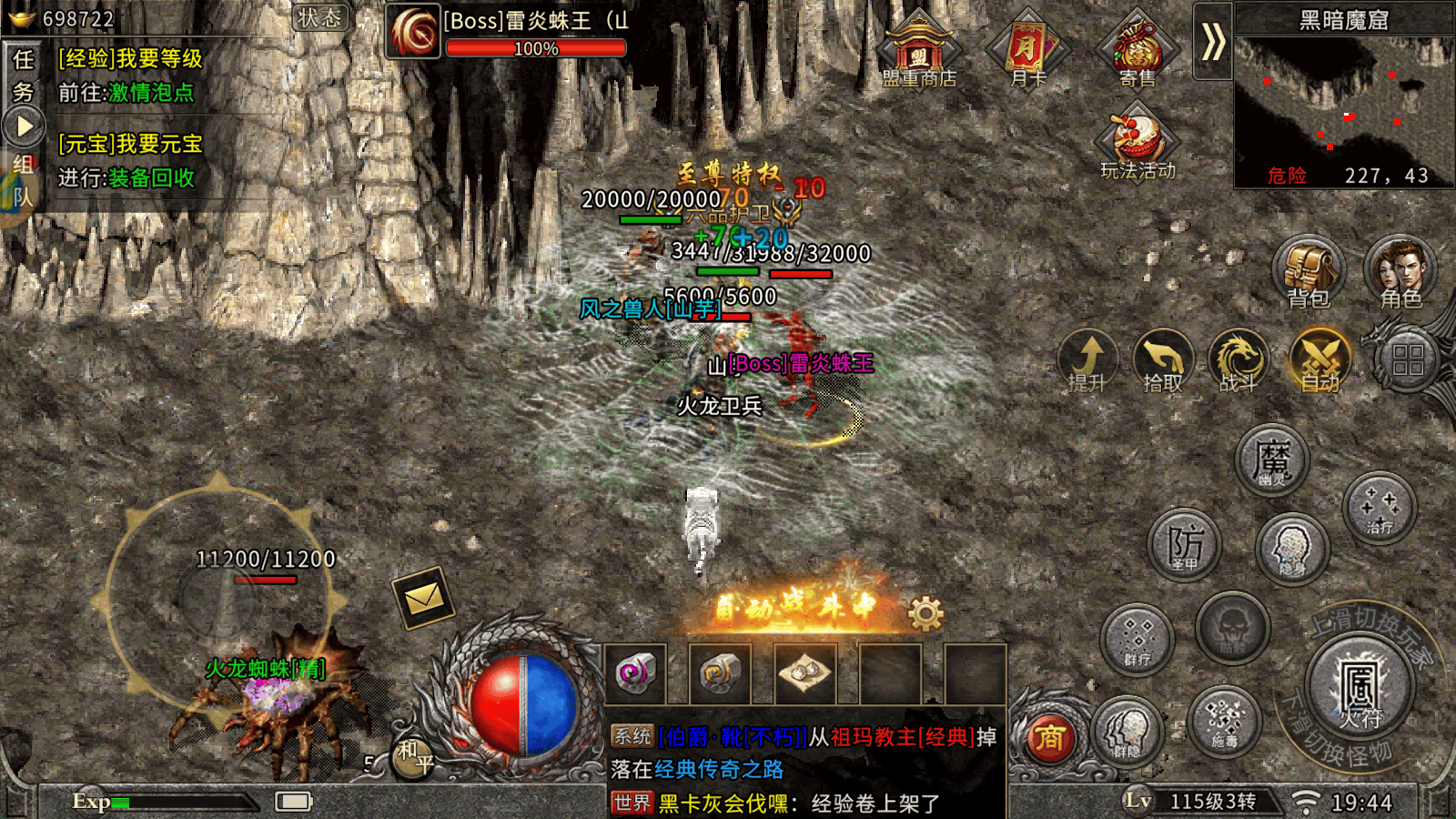Open the mail envelope icon
The width and height of the screenshot is (1456, 819).
[423, 598]
